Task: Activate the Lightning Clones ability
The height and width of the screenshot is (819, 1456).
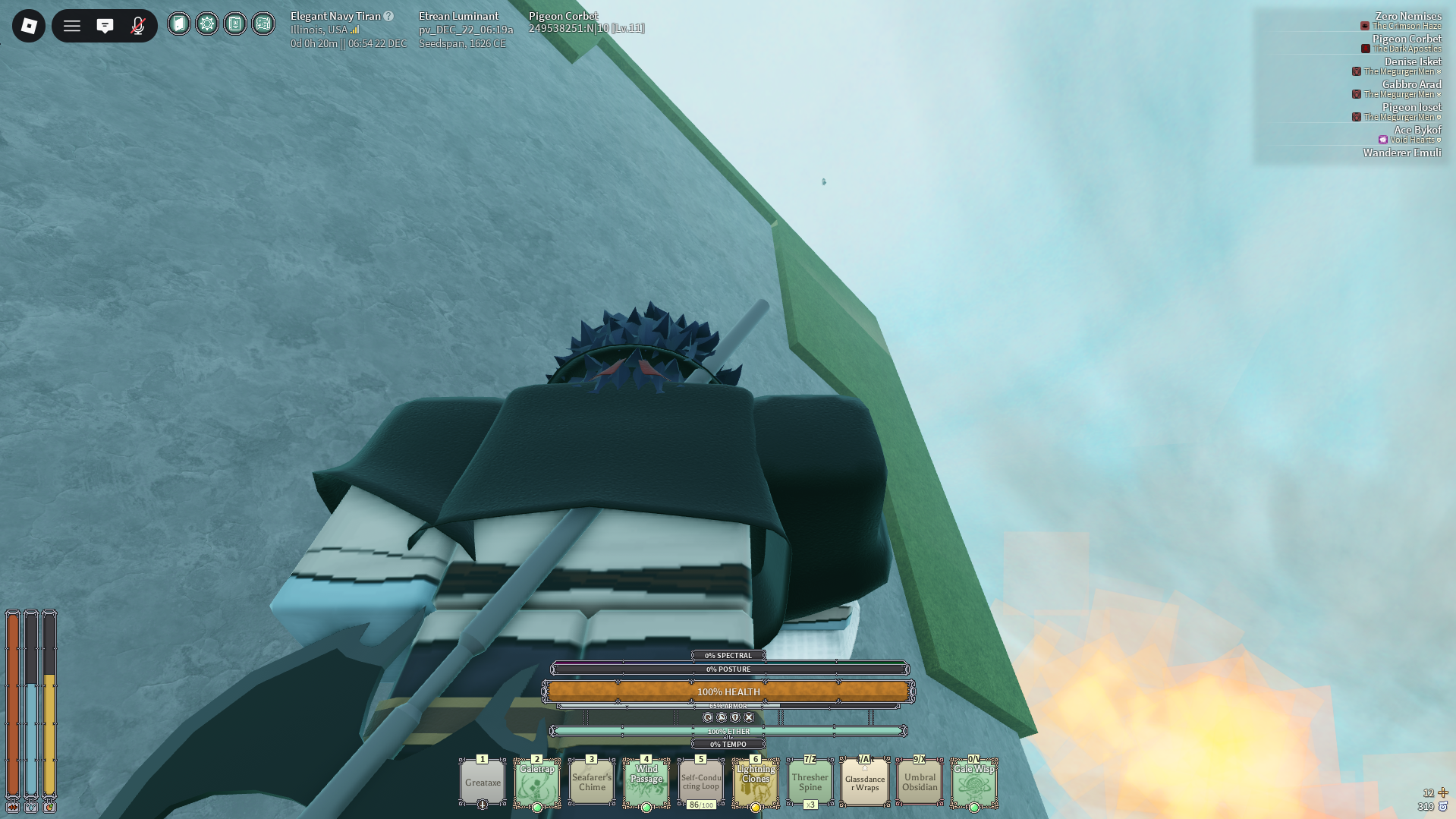Action: point(756,783)
